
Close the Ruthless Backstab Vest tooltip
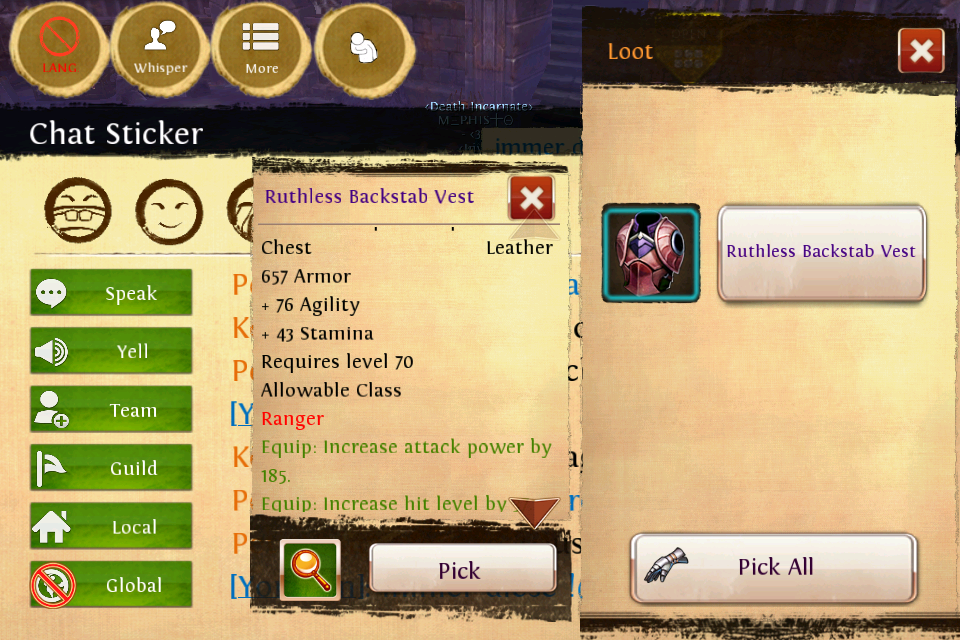tap(531, 197)
